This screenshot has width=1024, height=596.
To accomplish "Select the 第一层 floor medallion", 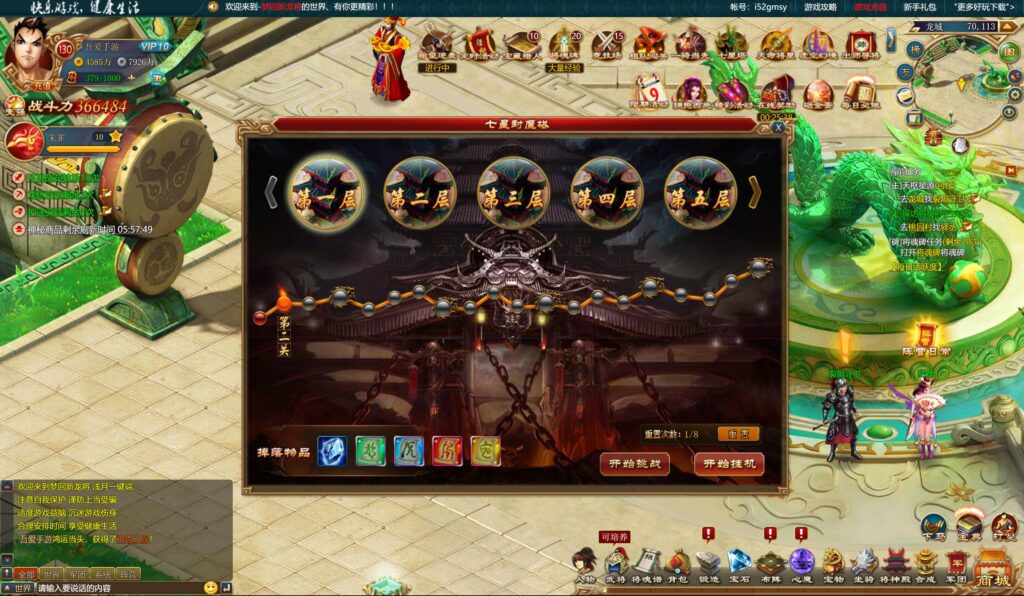I will pos(323,195).
